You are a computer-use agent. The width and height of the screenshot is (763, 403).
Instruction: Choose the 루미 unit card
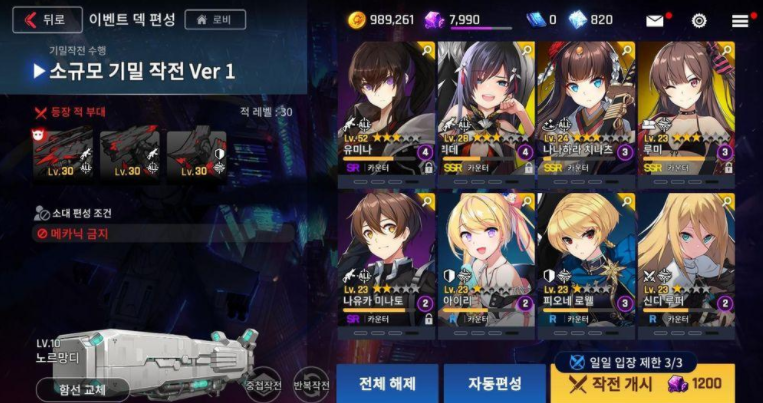[x=685, y=108]
